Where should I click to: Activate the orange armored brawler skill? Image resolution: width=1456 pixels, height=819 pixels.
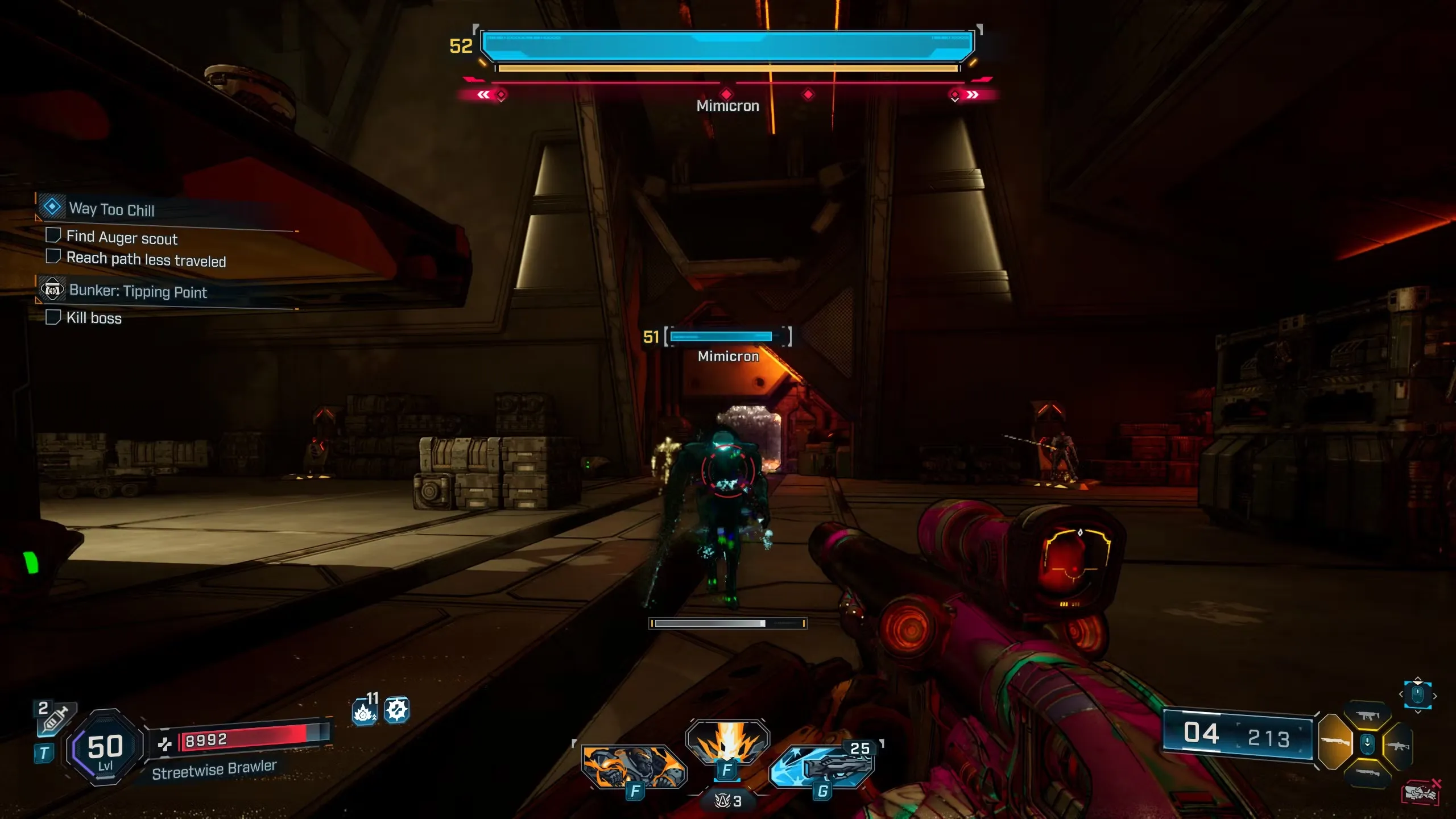point(634,767)
